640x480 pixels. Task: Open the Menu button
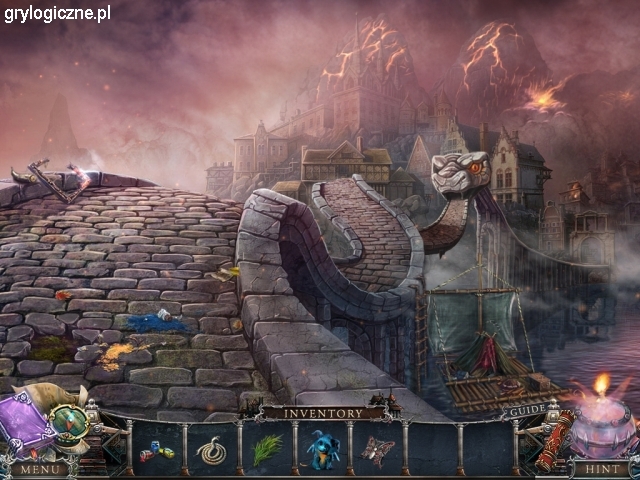pyautogui.click(x=39, y=468)
